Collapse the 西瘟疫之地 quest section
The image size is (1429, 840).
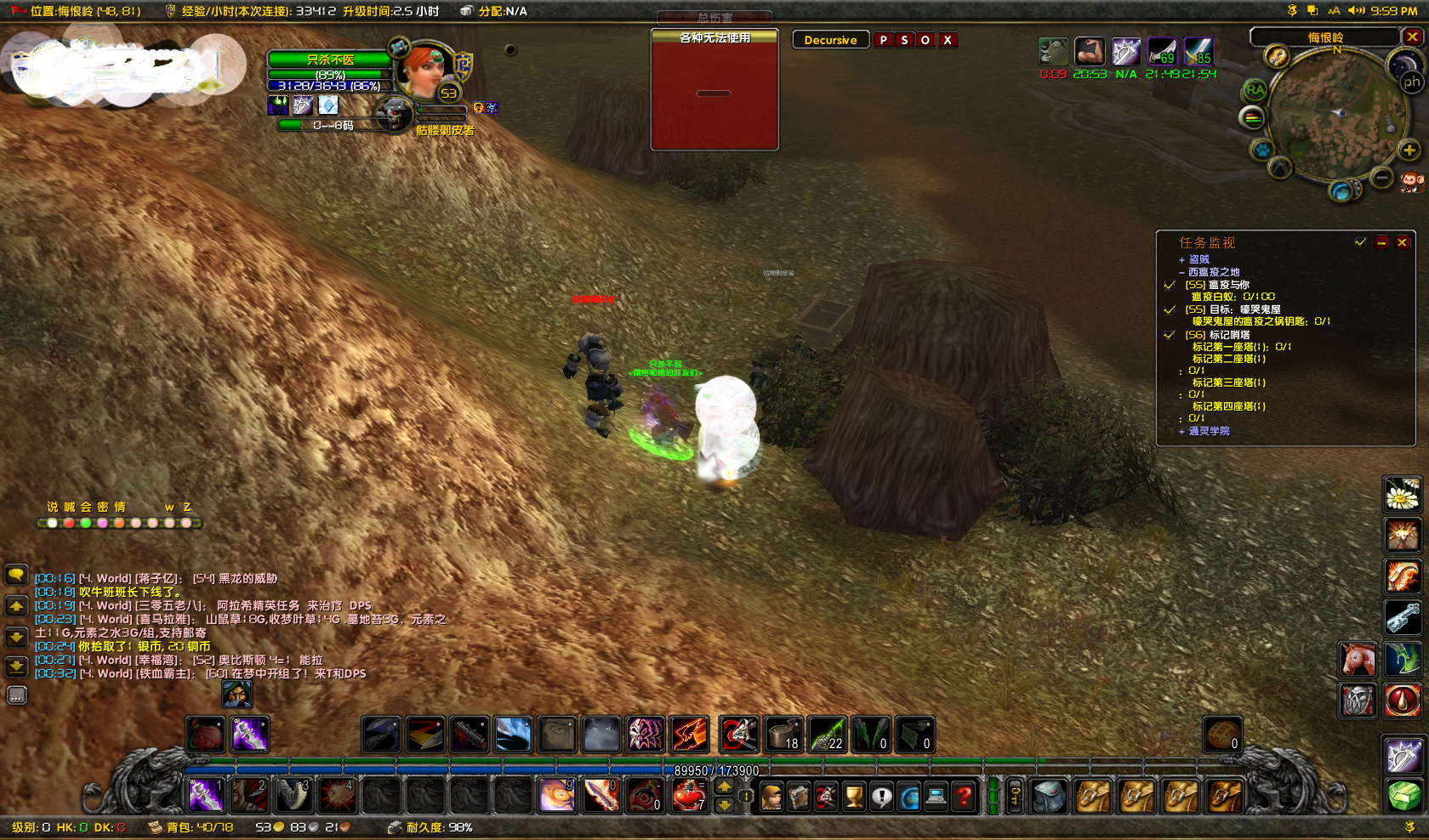[1182, 272]
